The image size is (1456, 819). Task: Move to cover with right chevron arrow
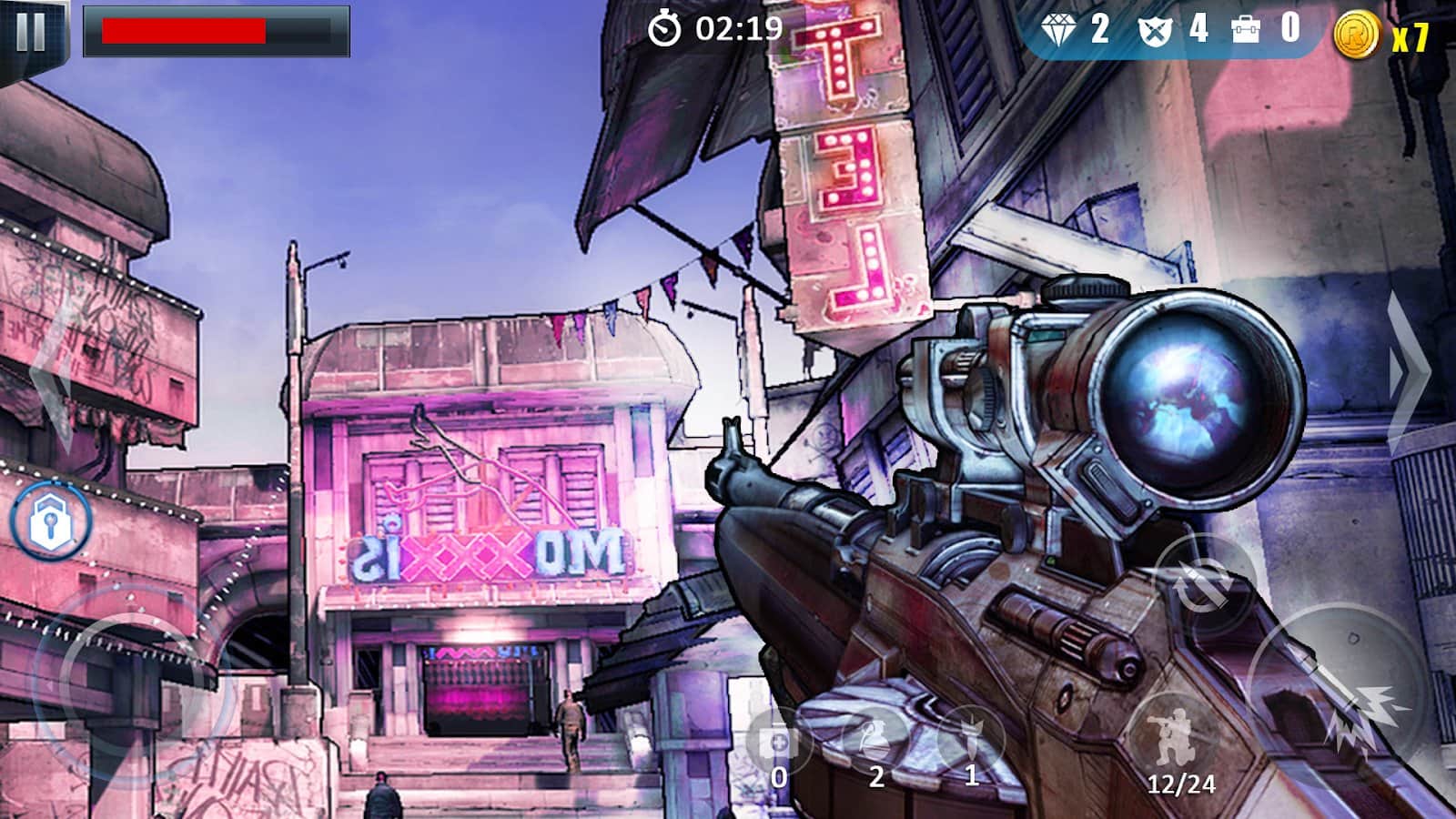[1409, 373]
